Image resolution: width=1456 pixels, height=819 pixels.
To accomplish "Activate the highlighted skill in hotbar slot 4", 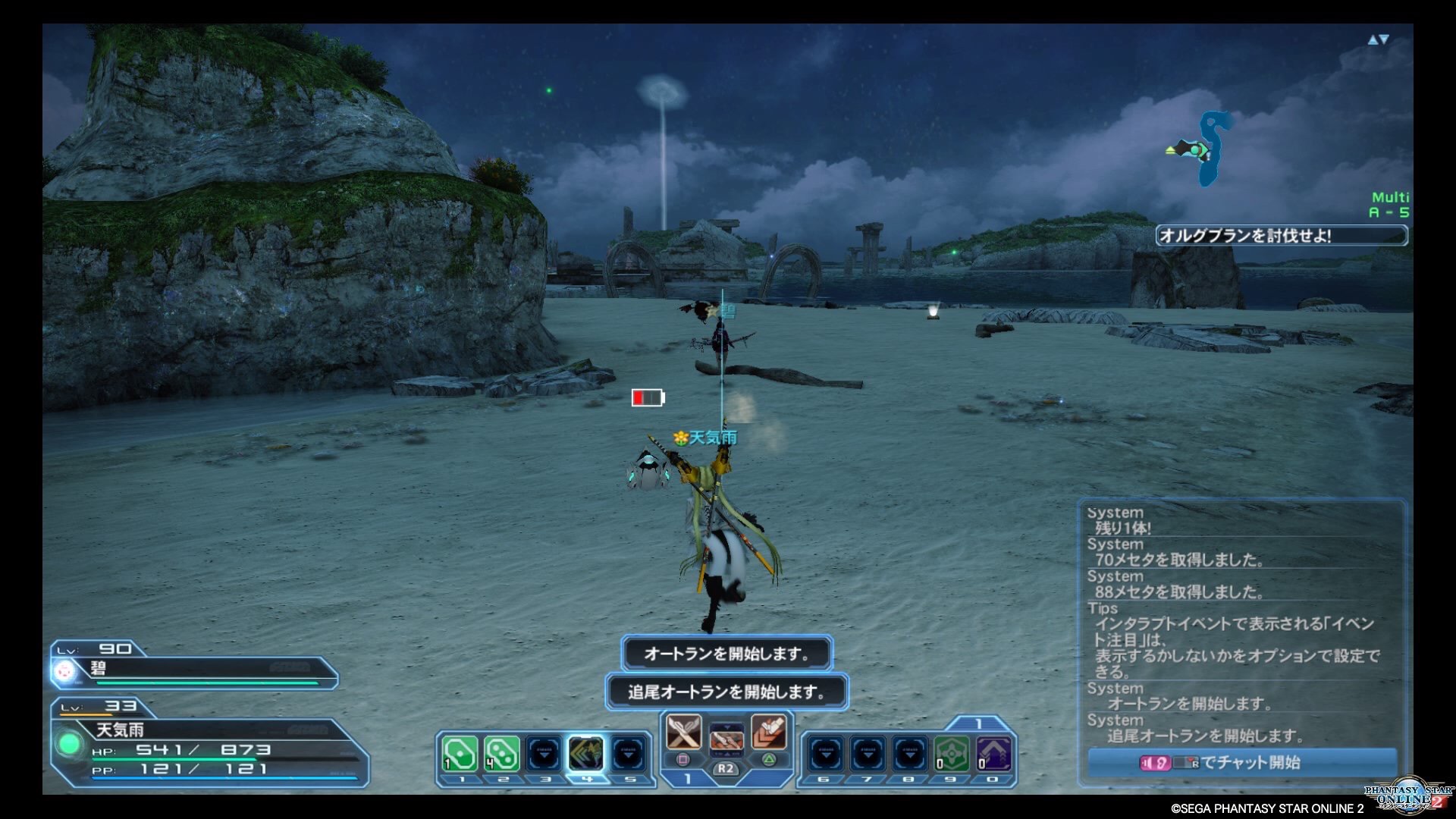I will click(x=586, y=755).
